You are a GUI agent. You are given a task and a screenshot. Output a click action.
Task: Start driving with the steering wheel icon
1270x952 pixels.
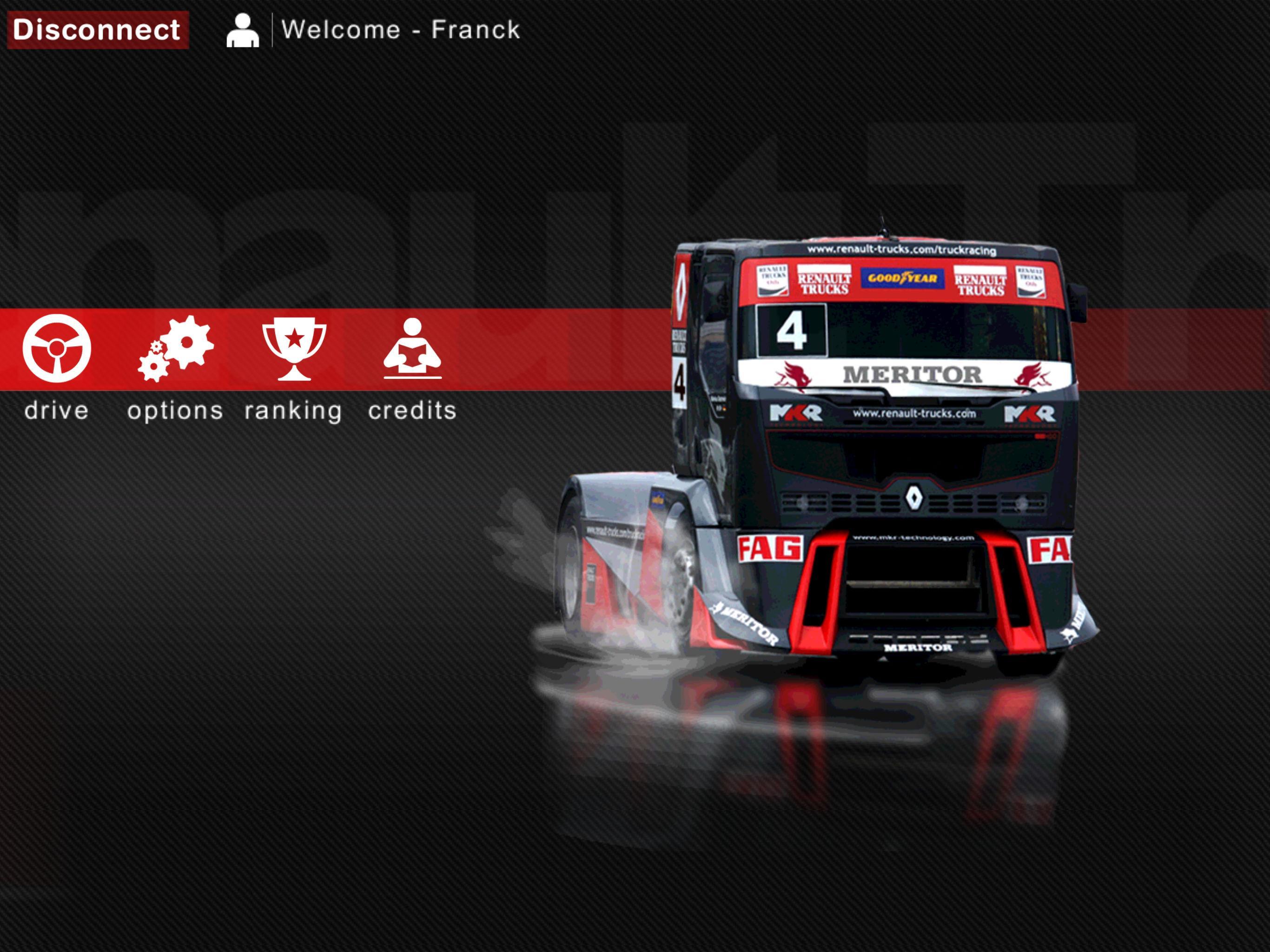[x=57, y=349]
